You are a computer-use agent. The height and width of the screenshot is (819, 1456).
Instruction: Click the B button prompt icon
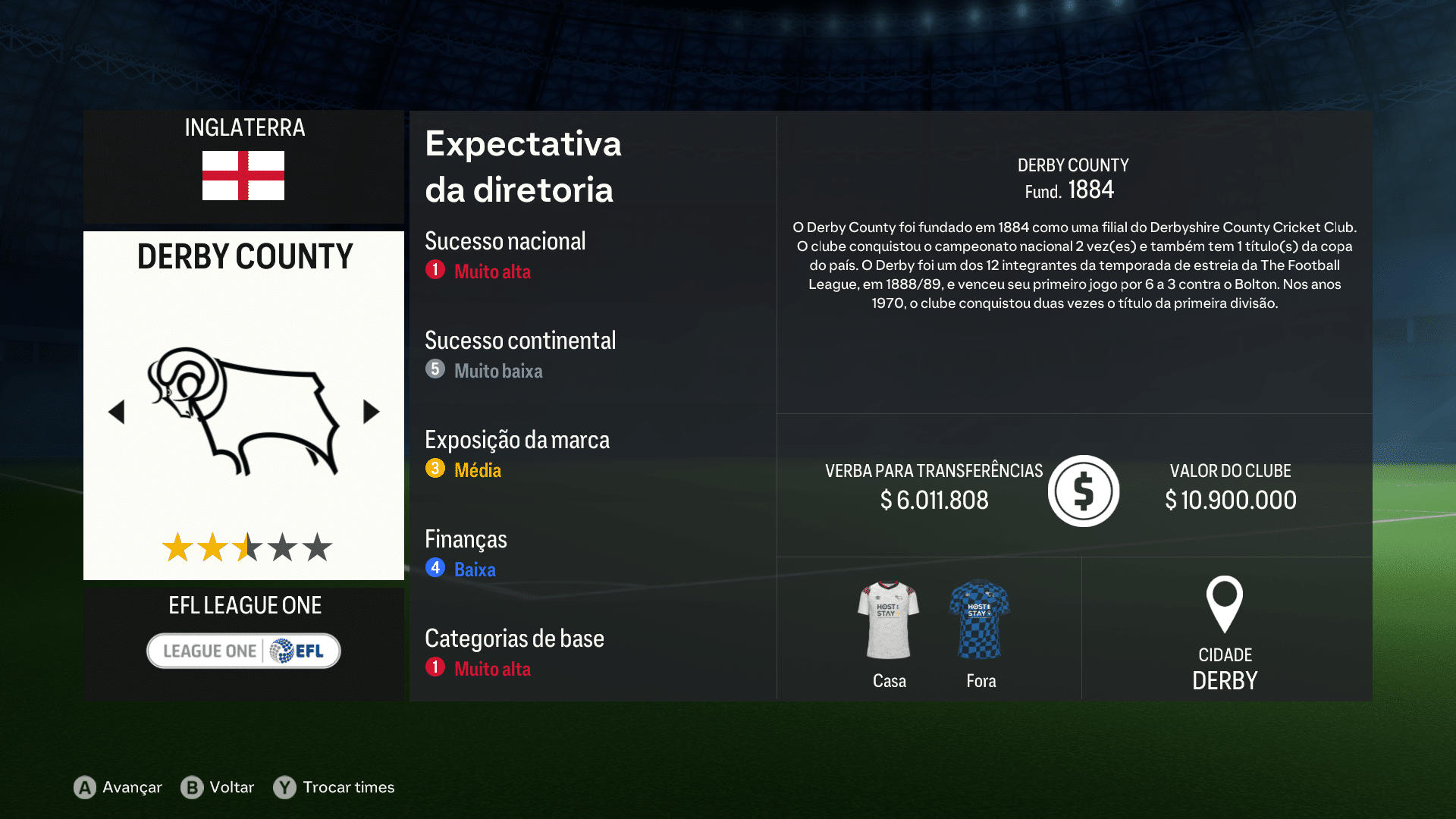[192, 788]
